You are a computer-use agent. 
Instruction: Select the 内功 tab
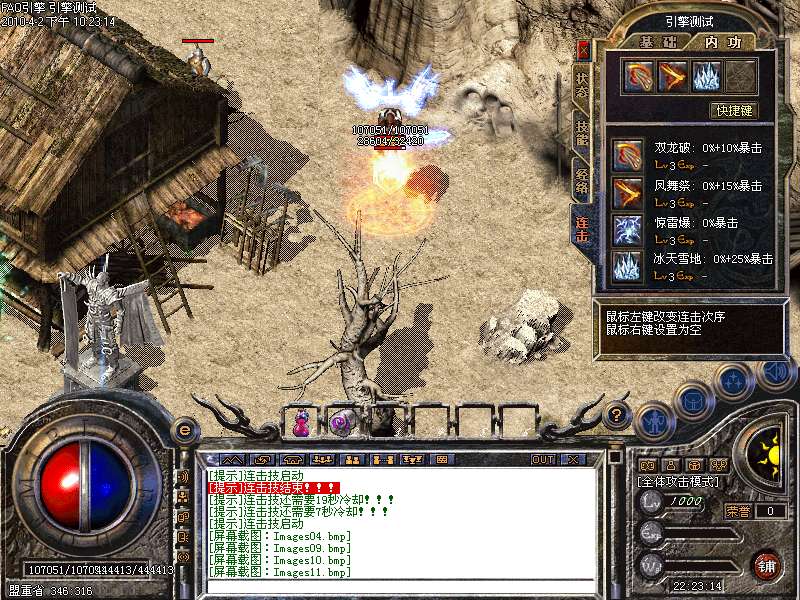point(723,42)
